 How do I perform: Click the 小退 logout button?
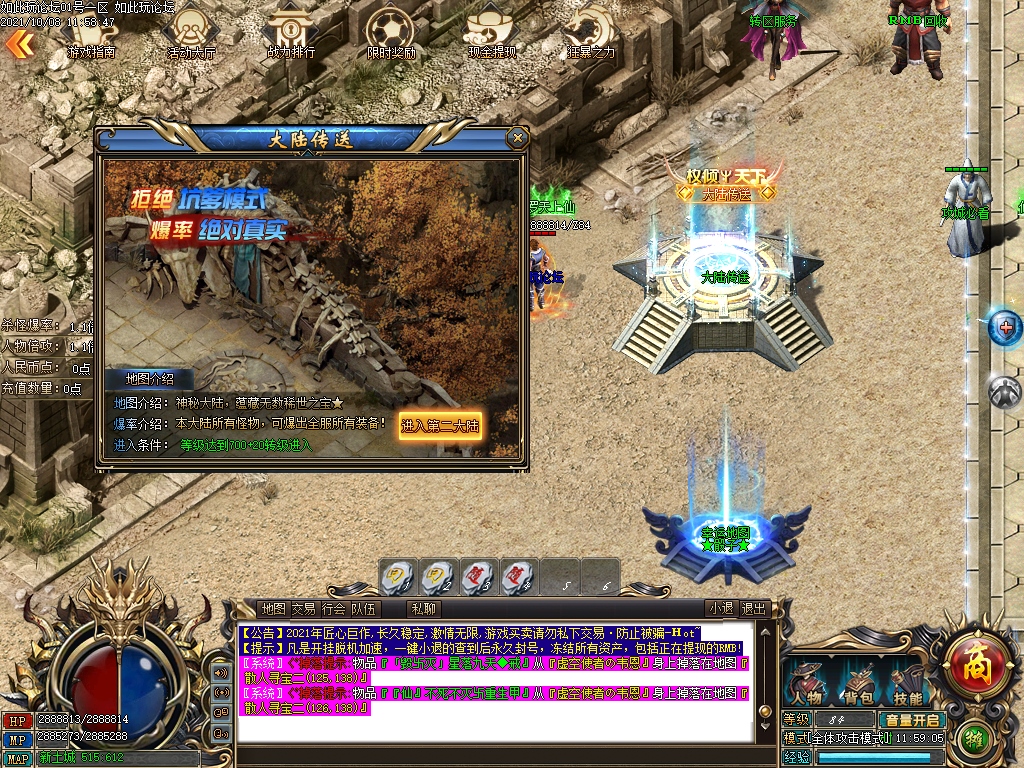(721, 608)
